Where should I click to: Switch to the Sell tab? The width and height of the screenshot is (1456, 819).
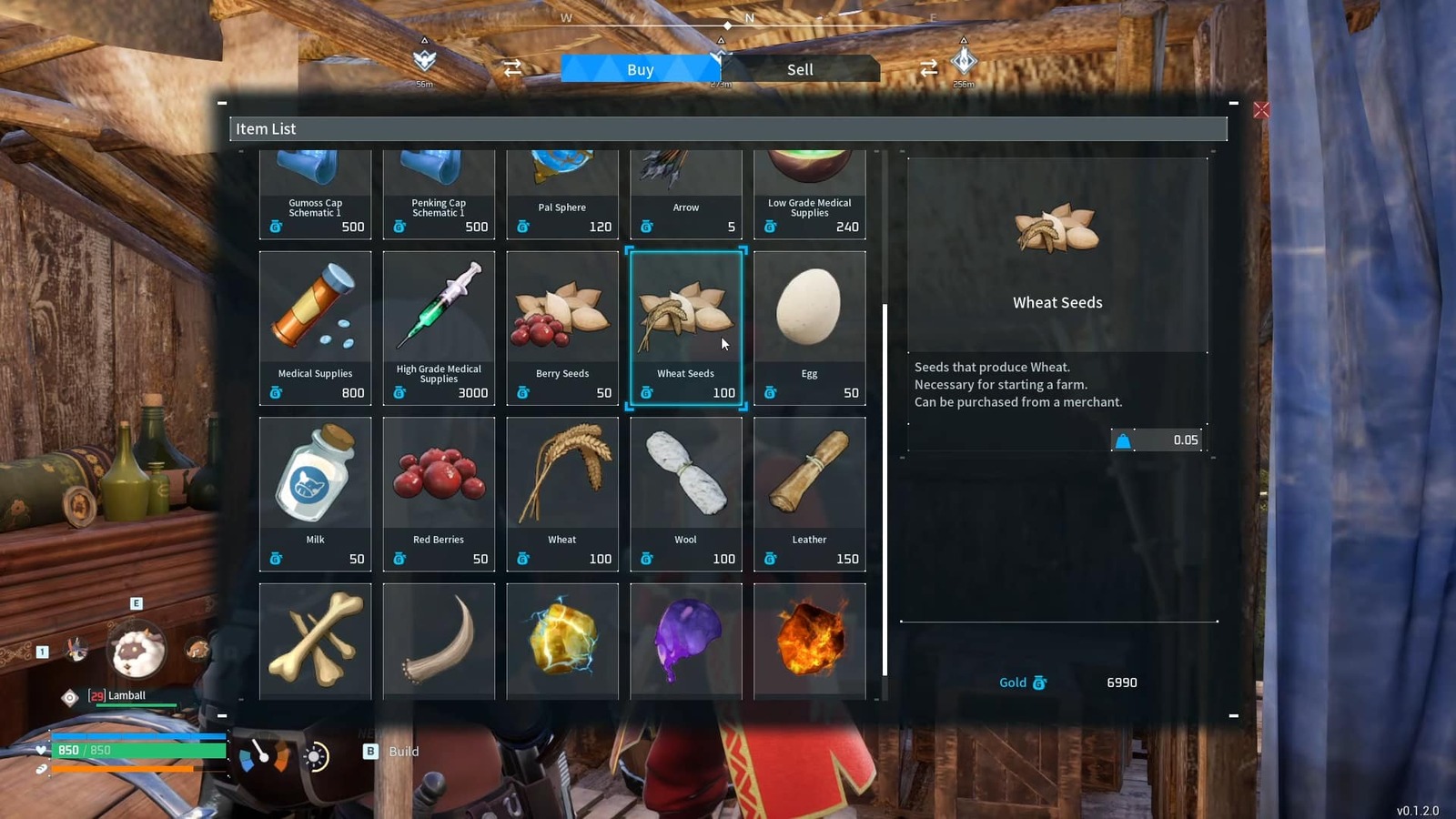[800, 69]
